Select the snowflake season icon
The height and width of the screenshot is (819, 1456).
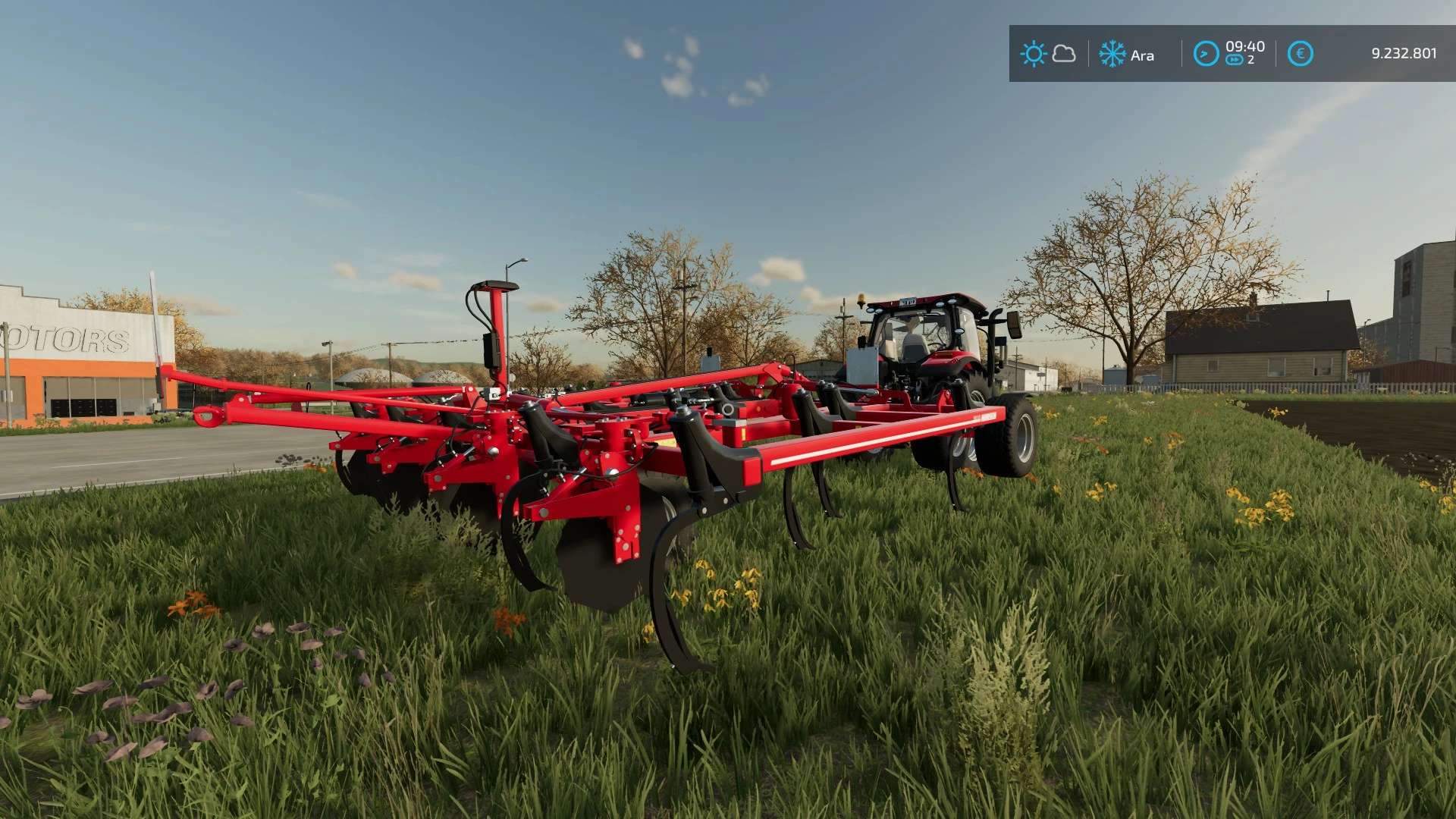click(x=1112, y=54)
